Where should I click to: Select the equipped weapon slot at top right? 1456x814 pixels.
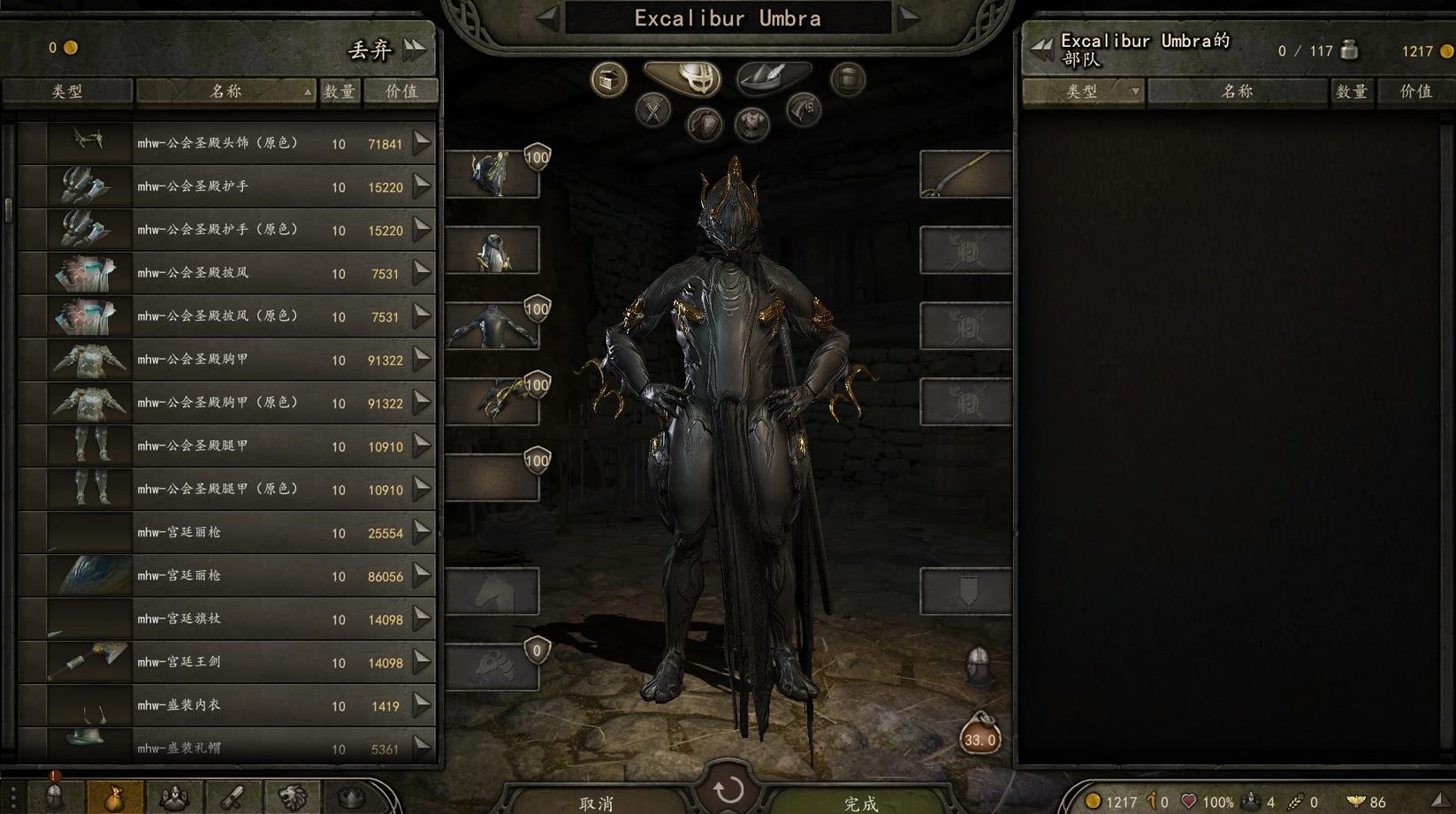(x=965, y=173)
